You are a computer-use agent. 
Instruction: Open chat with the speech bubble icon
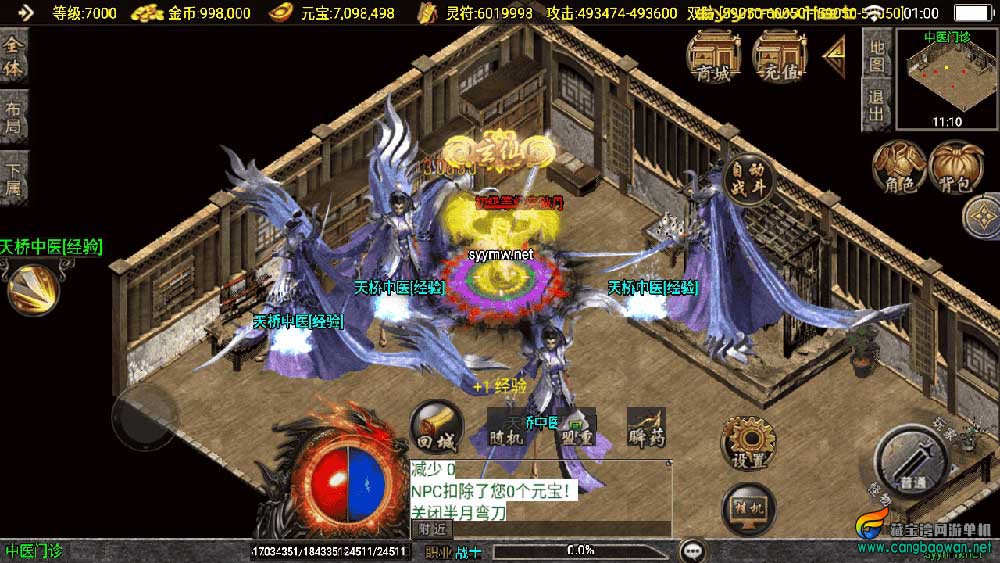click(691, 550)
